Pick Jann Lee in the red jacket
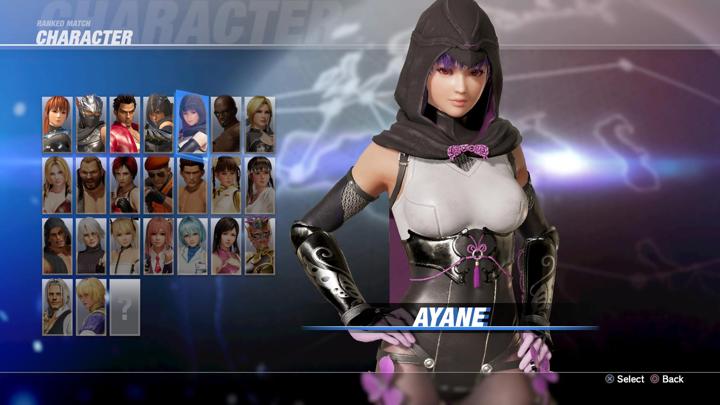The width and height of the screenshot is (720, 405). coord(125,124)
